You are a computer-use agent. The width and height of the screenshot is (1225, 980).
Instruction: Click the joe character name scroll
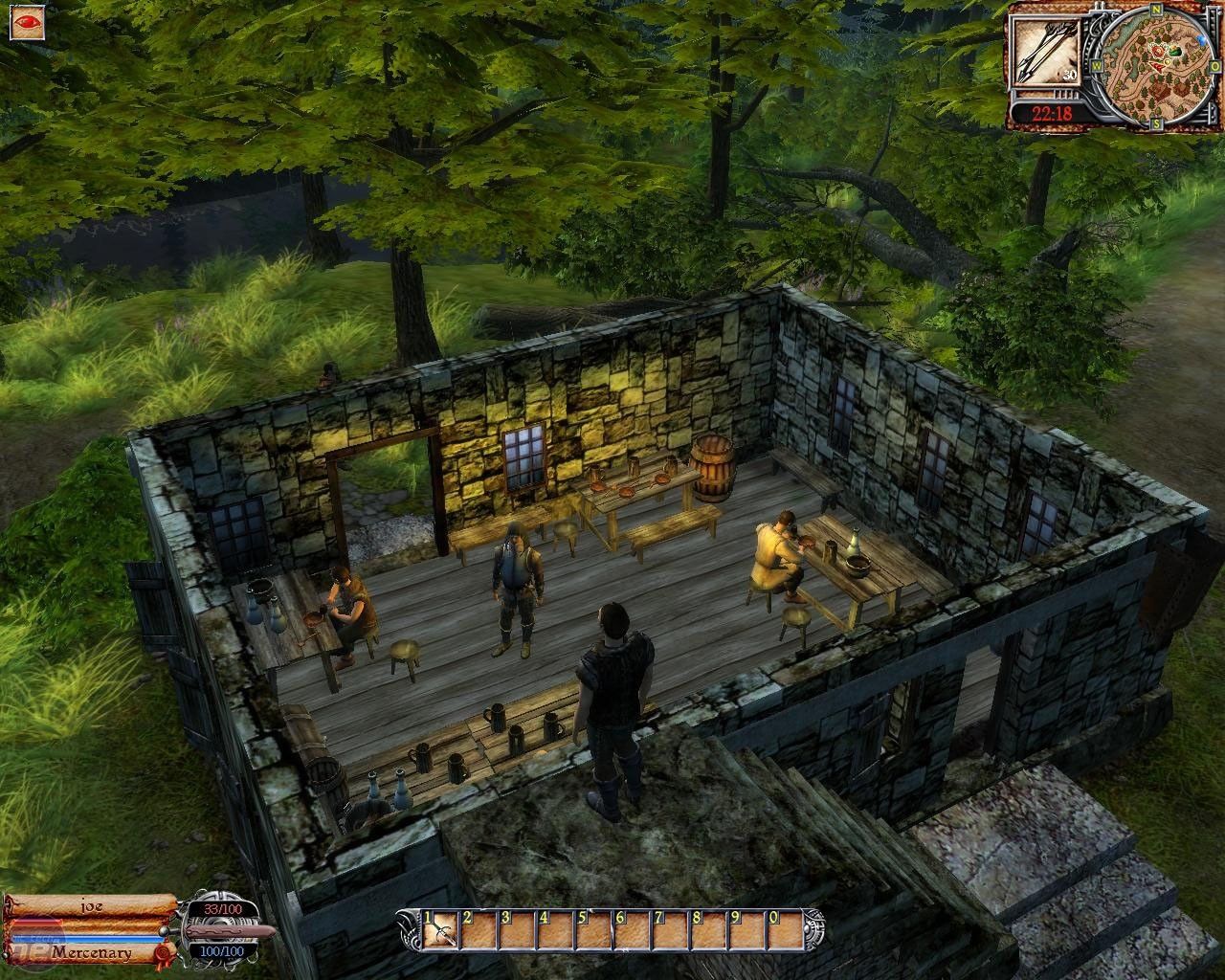tap(91, 904)
